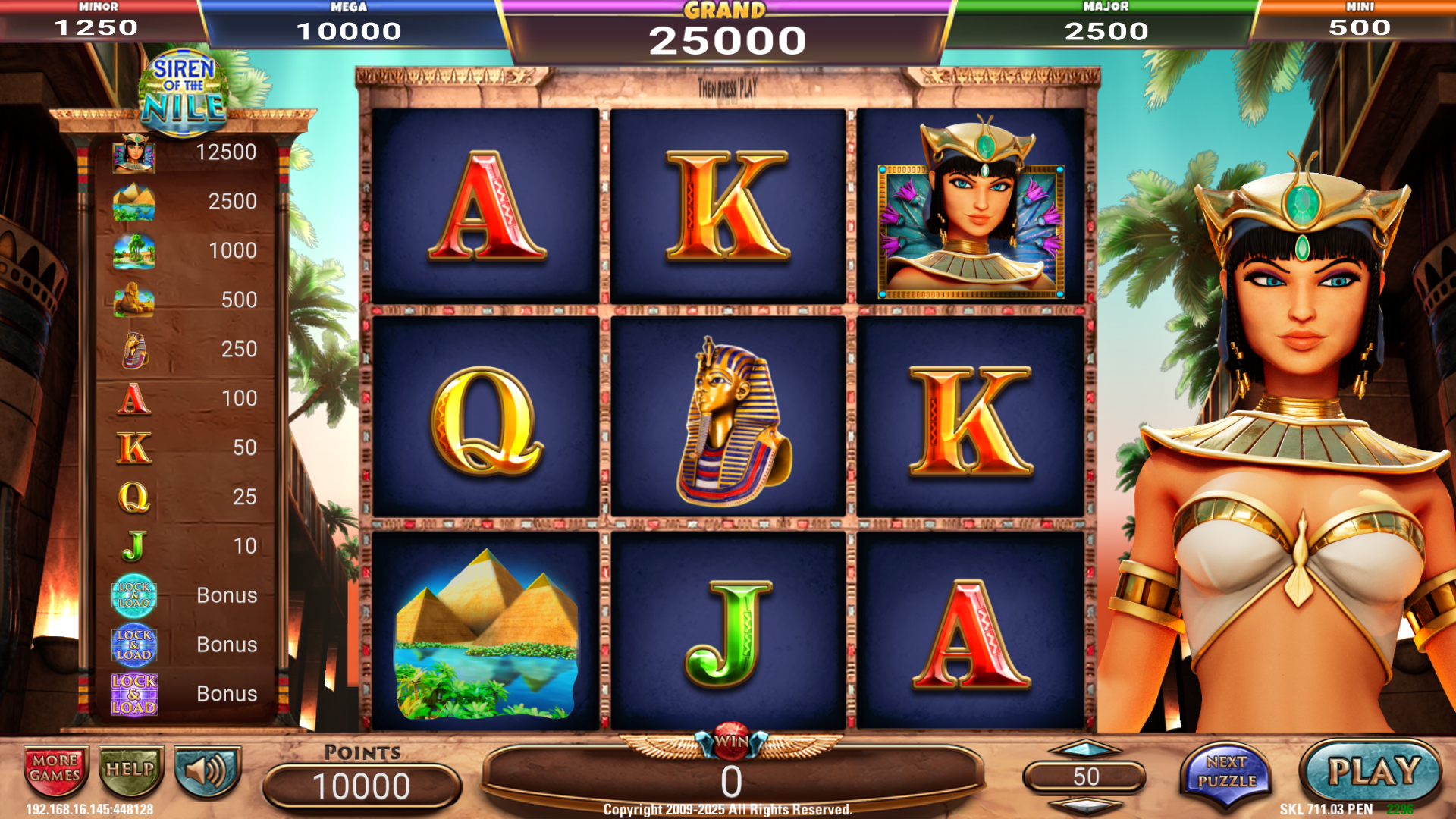Screen dimensions: 1456x819
Task: Decrease bet with the down arrow
Action: pos(1084,804)
